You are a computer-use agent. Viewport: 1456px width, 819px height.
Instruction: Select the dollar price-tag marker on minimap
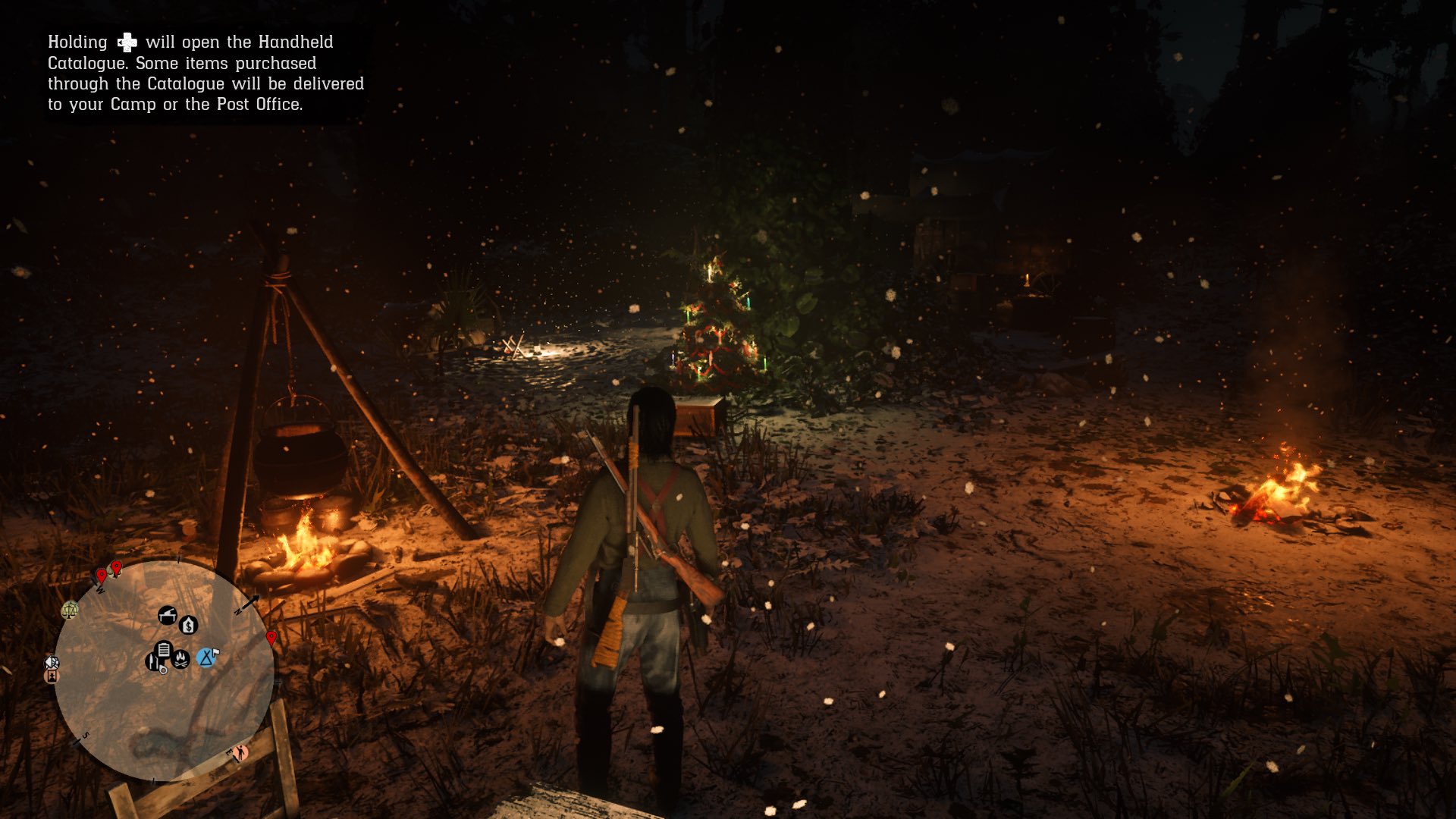[188, 625]
